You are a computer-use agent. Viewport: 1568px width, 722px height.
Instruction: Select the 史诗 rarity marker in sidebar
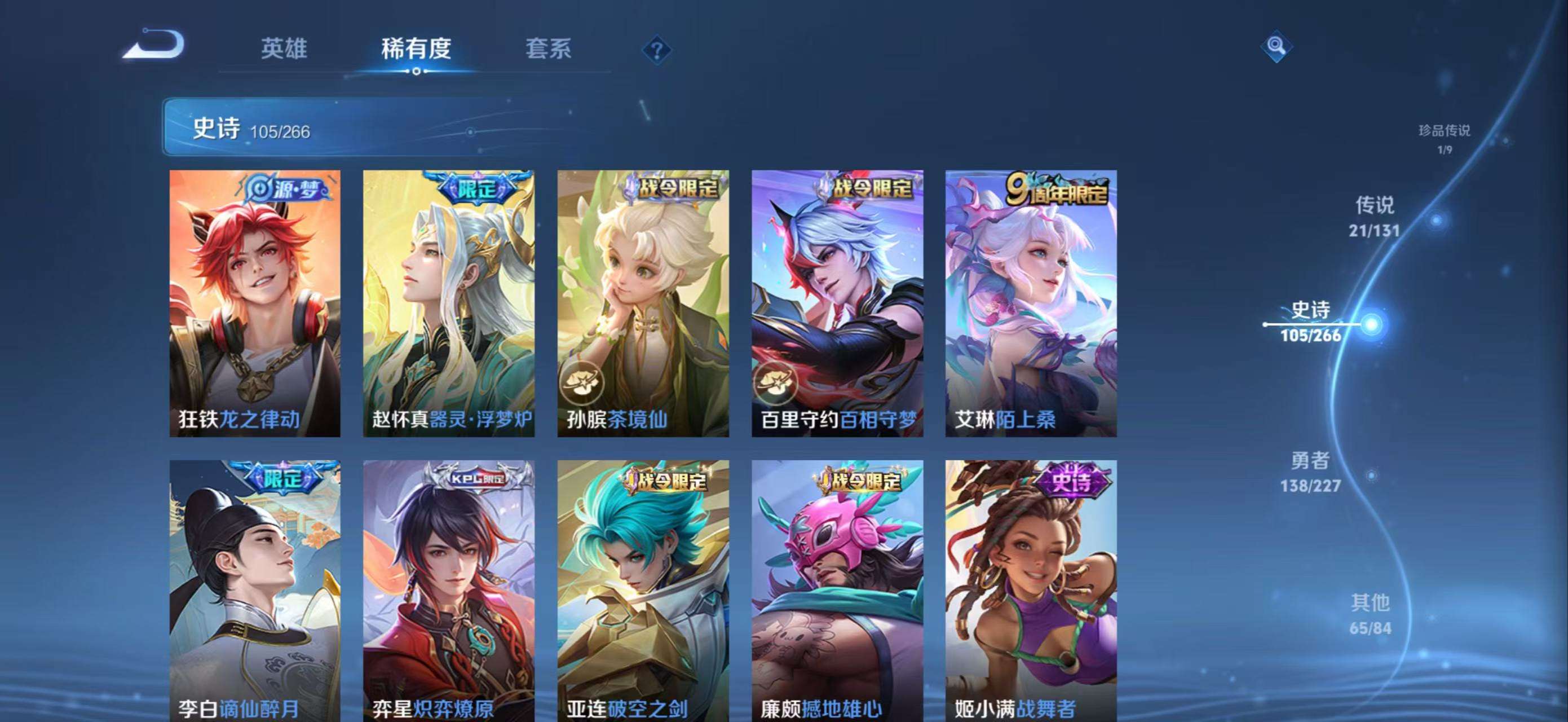1311,322
